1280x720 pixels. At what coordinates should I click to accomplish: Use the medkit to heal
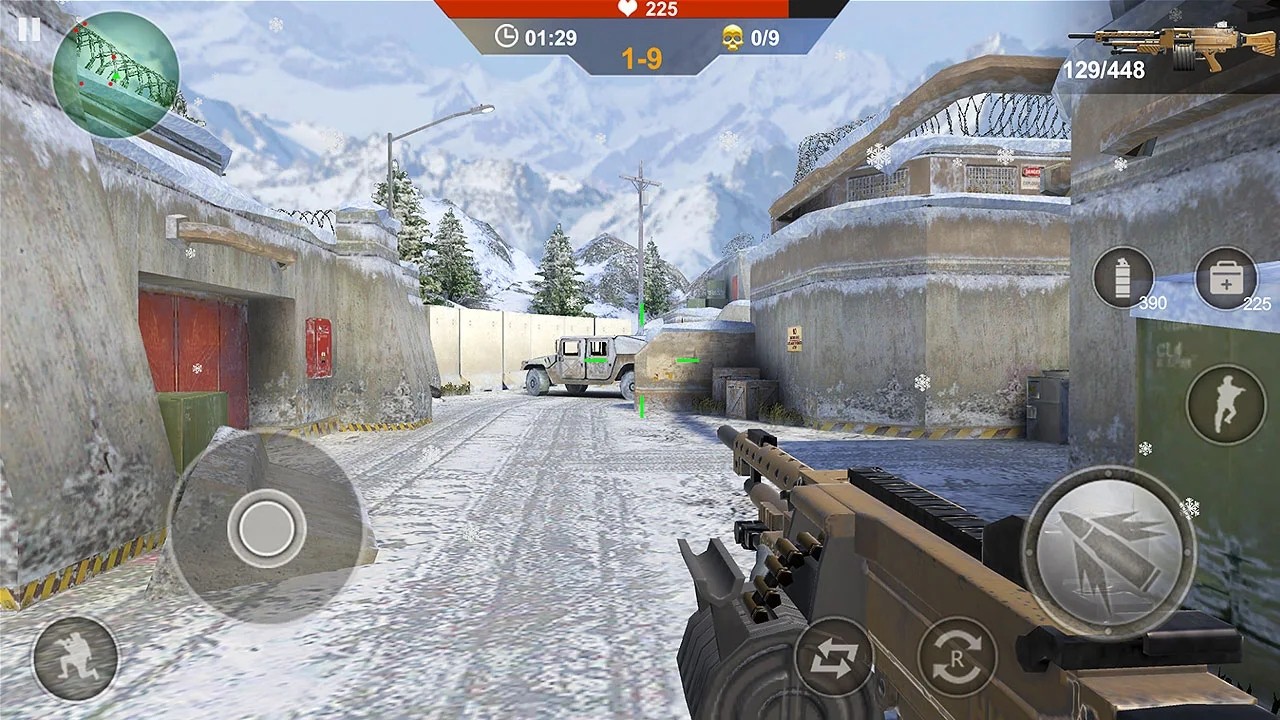(1226, 278)
